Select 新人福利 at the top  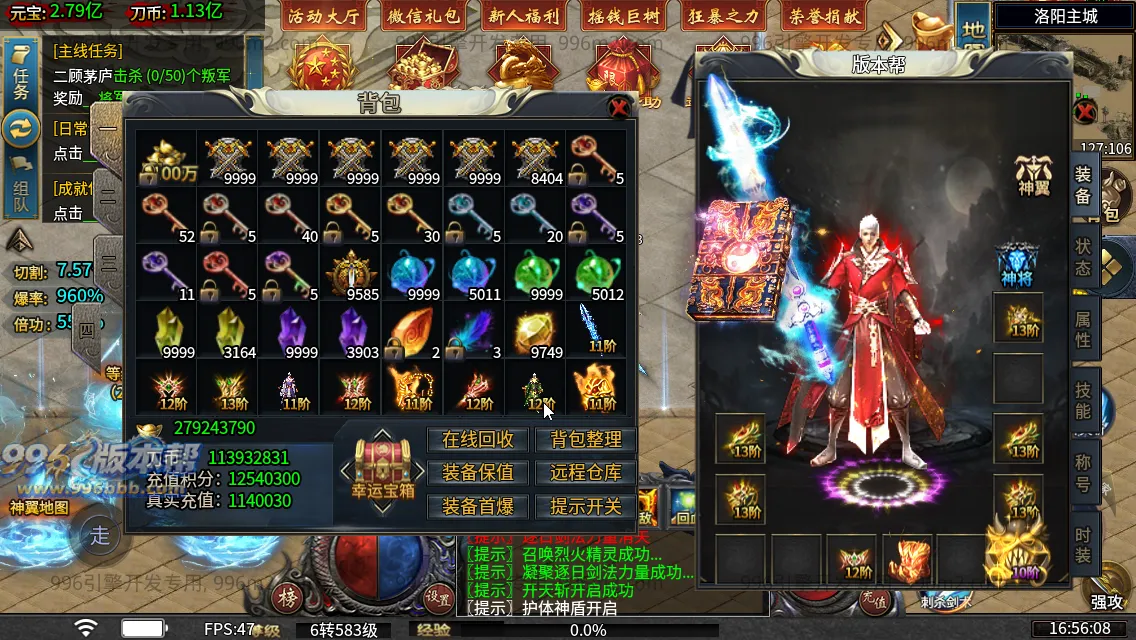coord(525,16)
